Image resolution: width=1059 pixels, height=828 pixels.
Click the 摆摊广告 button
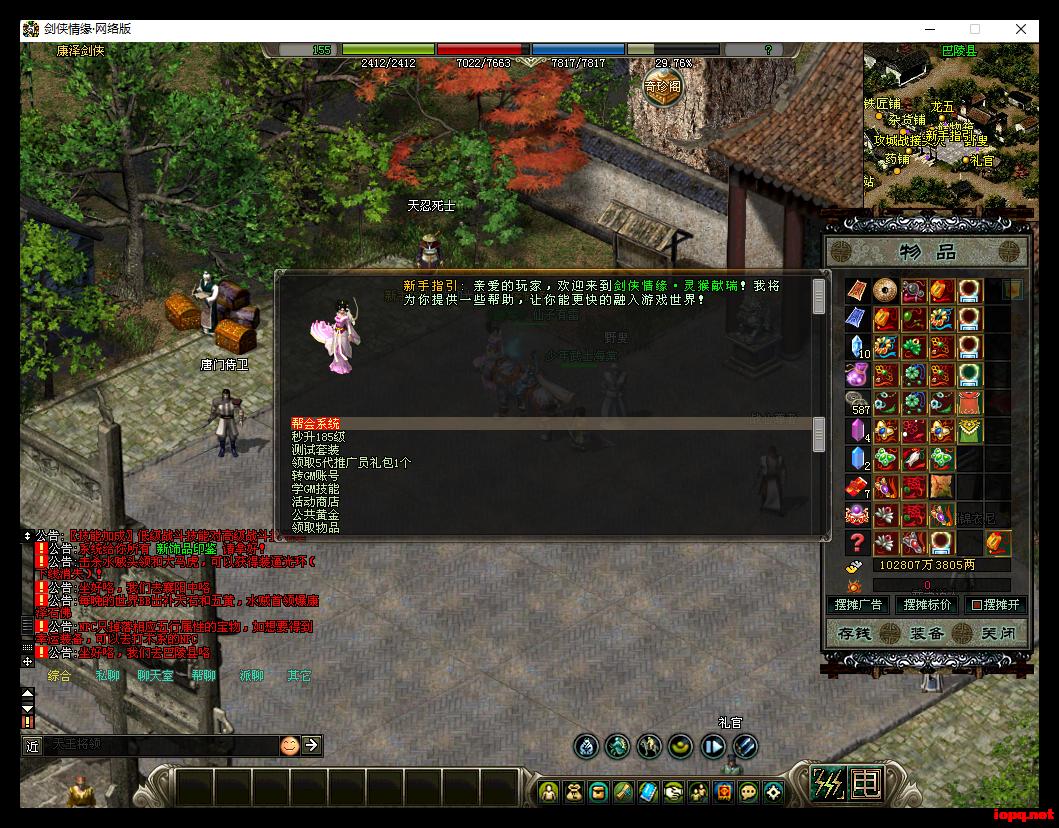coord(859,605)
